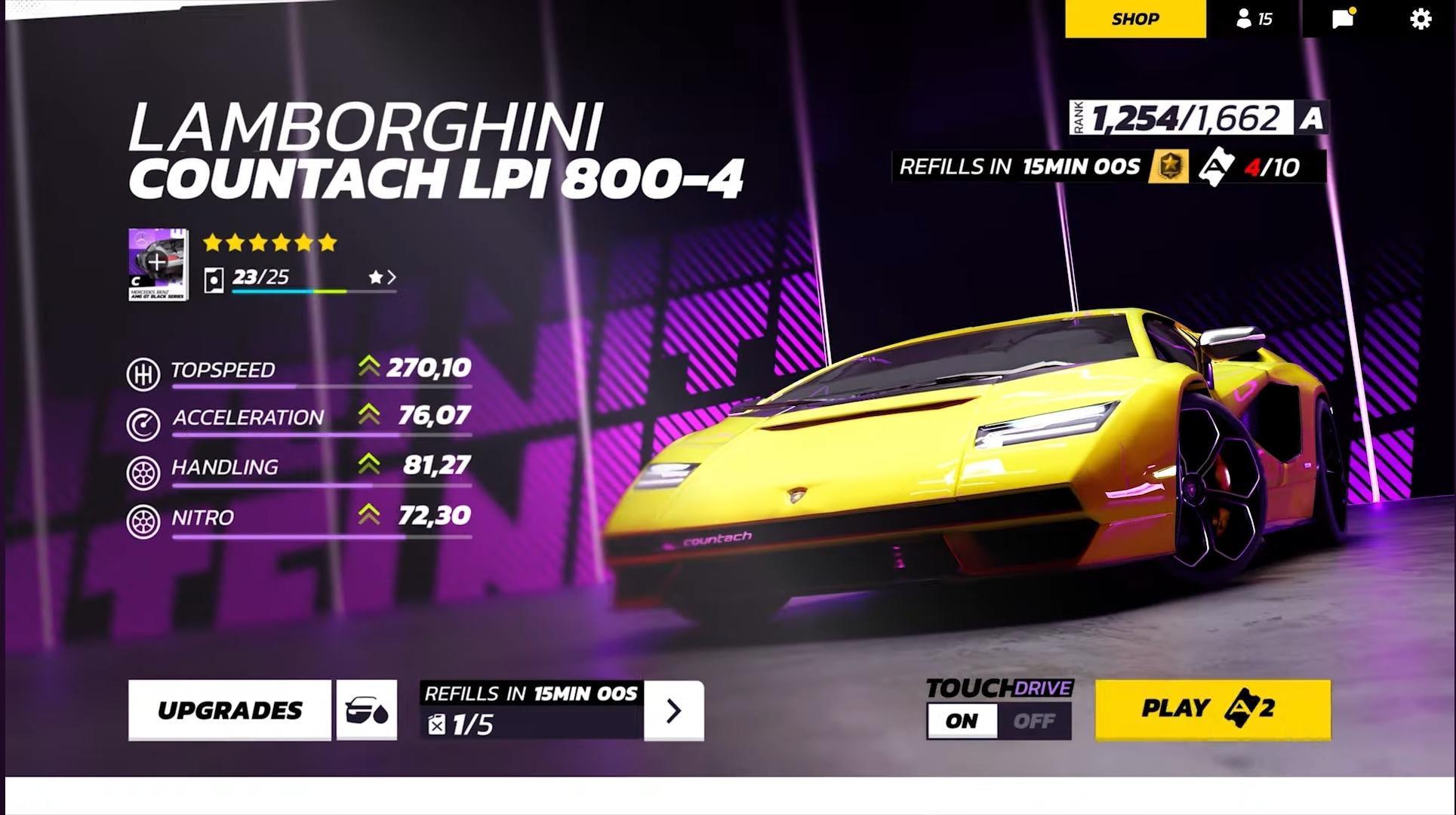
Task: Switch to the Shop tab
Action: coord(1134,19)
